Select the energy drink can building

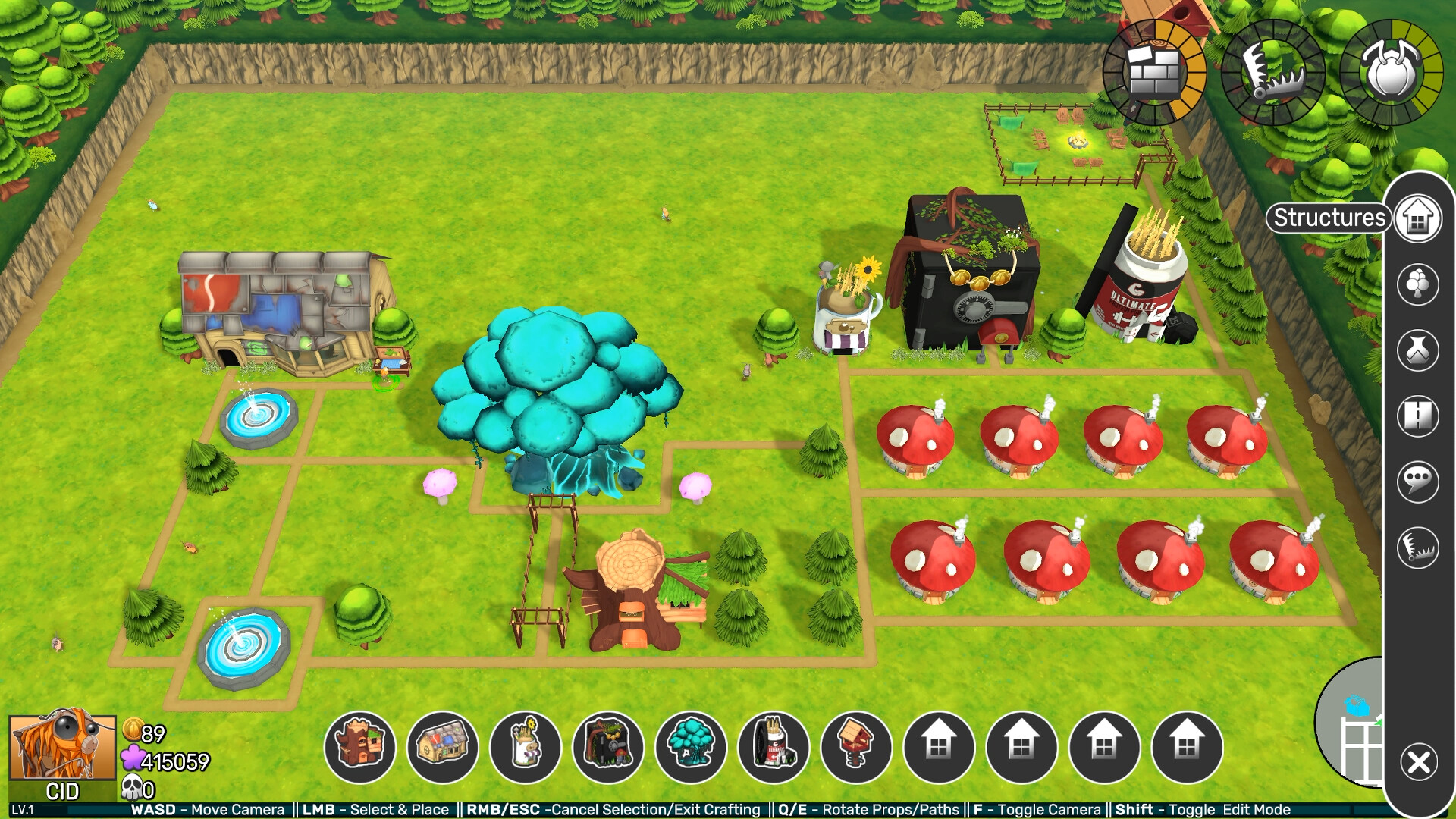[775, 747]
